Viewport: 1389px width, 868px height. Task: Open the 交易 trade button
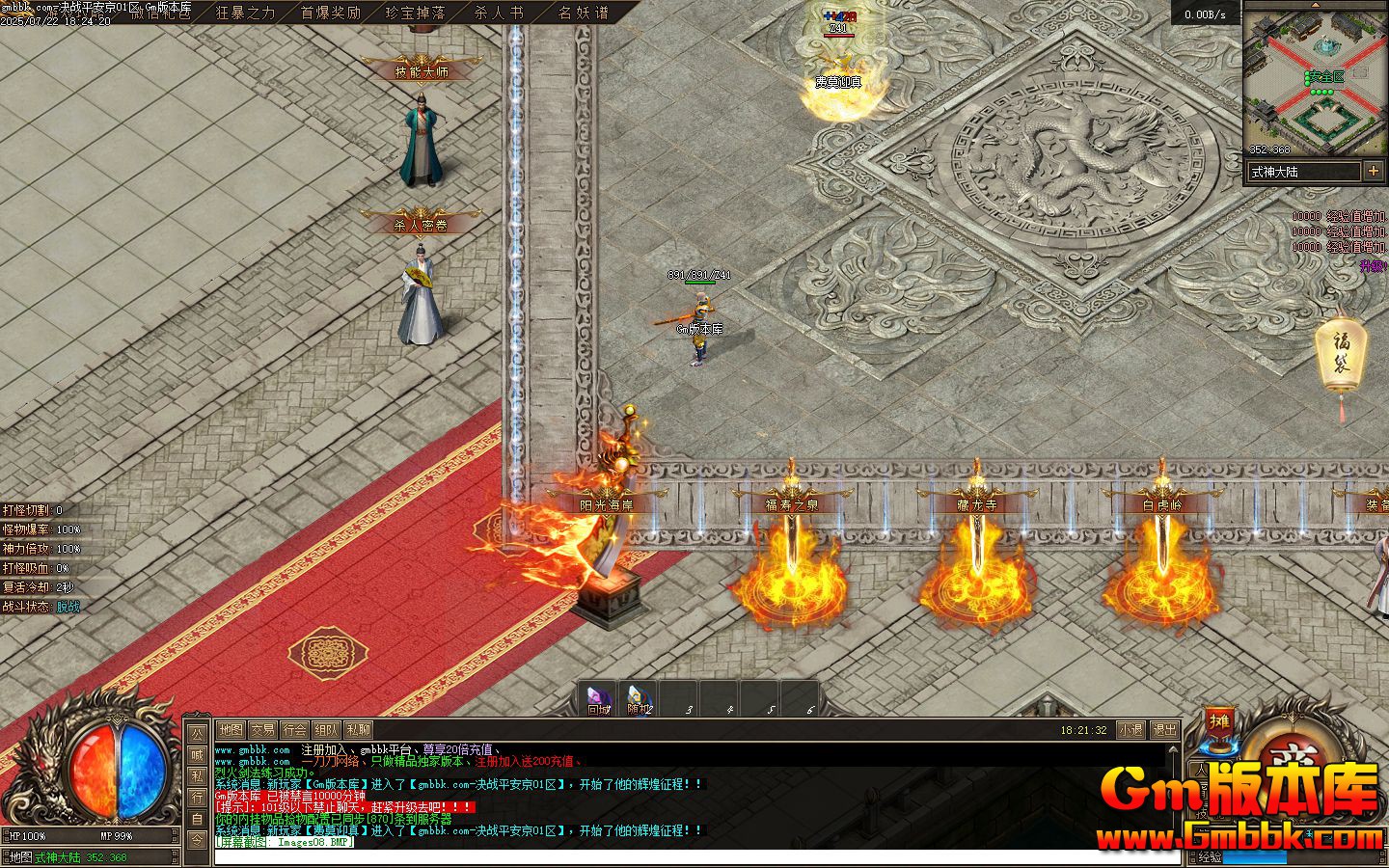[262, 730]
